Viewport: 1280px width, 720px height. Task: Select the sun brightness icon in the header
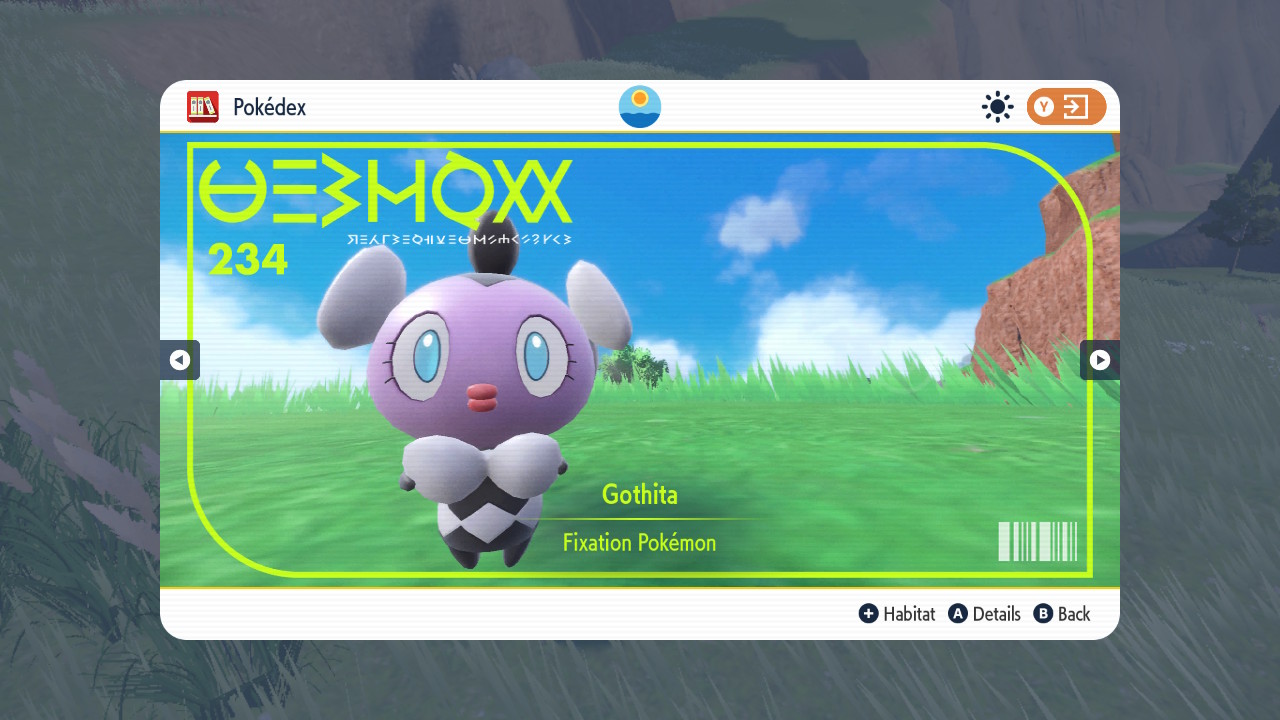coord(997,107)
